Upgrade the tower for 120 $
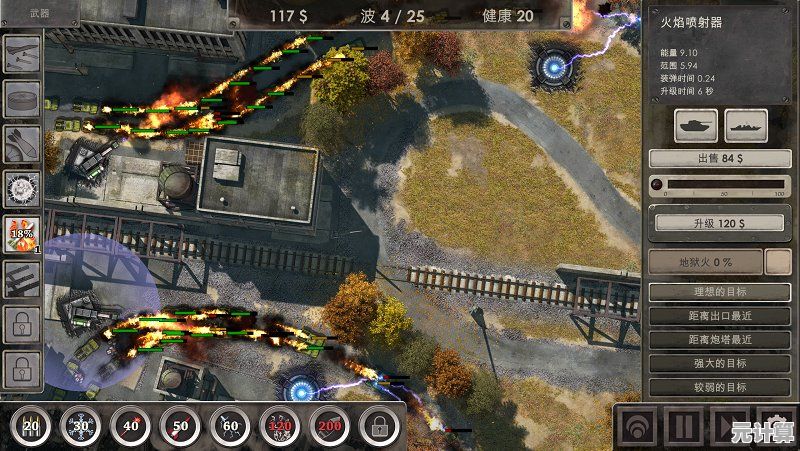The height and width of the screenshot is (451, 800). click(x=713, y=222)
